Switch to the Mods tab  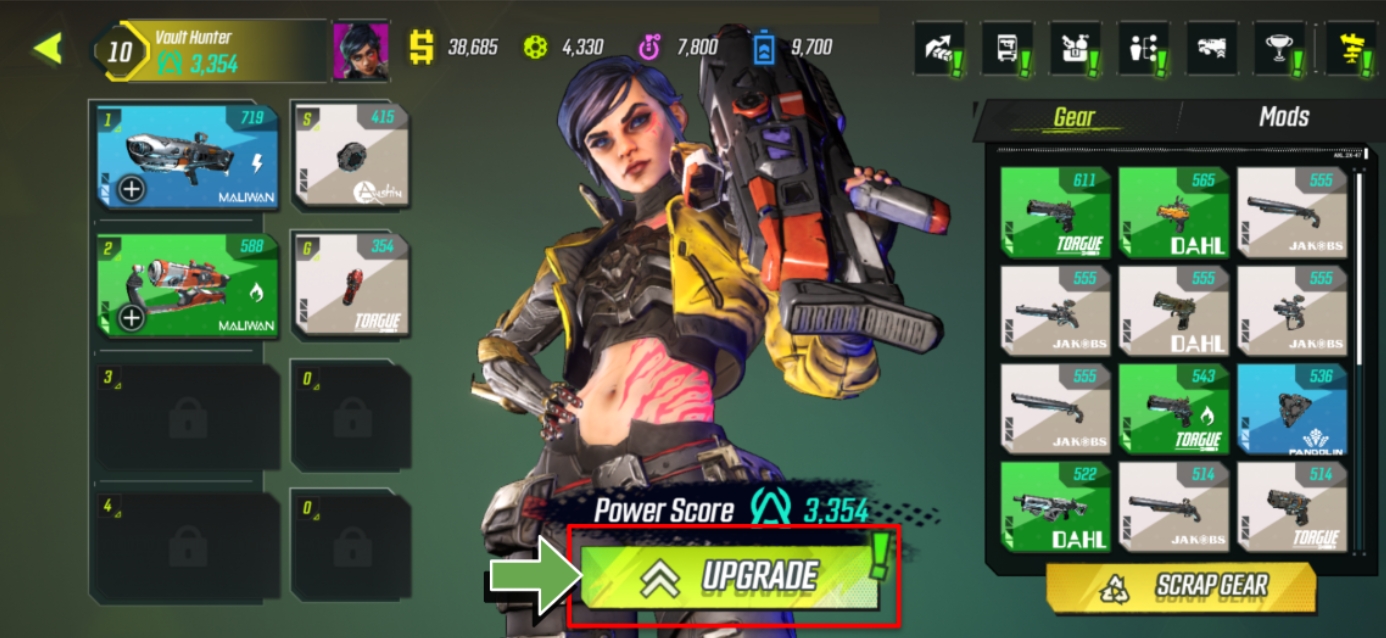pos(1283,118)
